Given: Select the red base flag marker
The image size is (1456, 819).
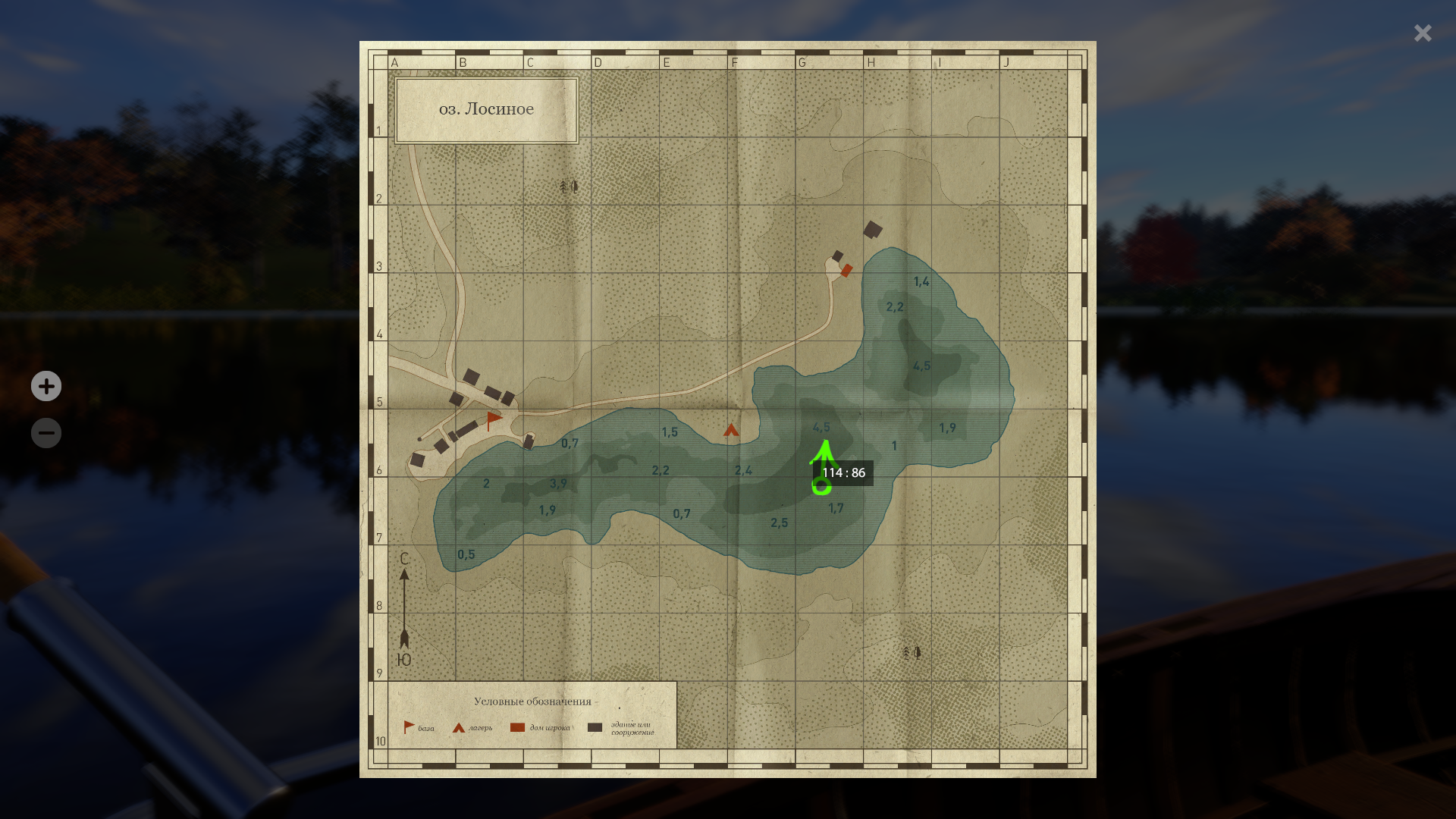Looking at the screenshot, I should point(494,419).
